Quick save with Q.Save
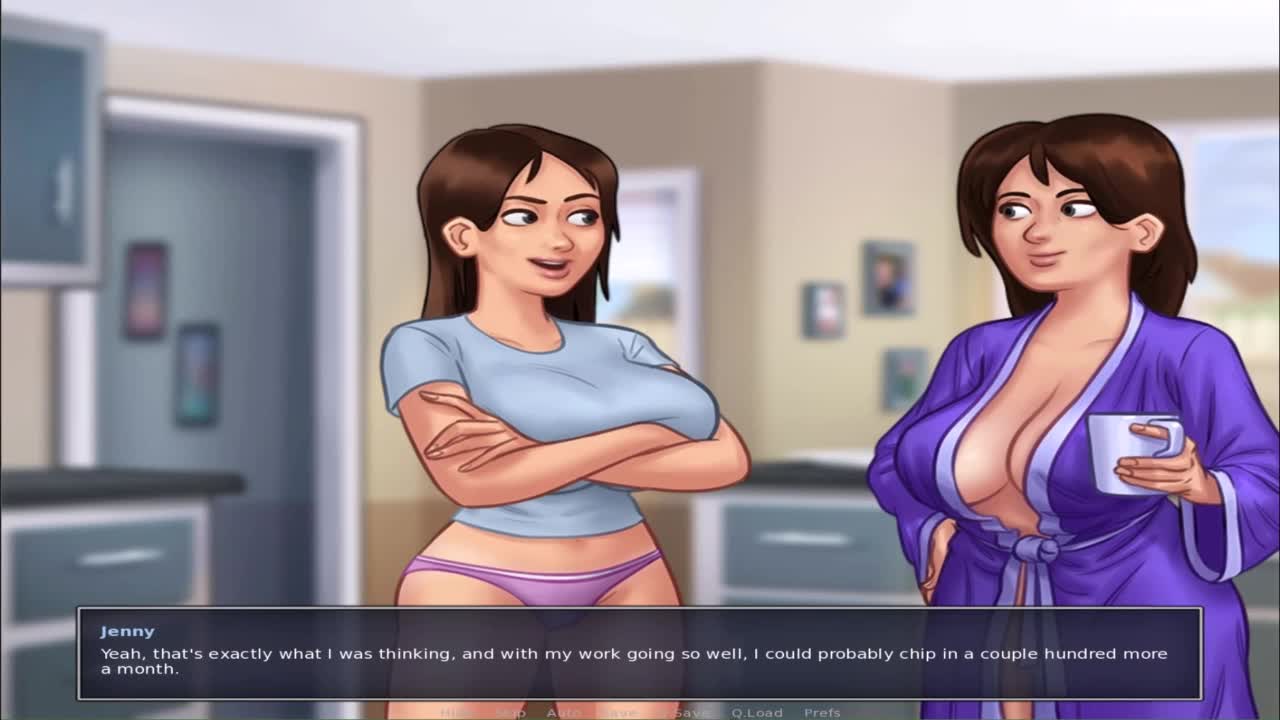The width and height of the screenshot is (1280, 720). 688,712
